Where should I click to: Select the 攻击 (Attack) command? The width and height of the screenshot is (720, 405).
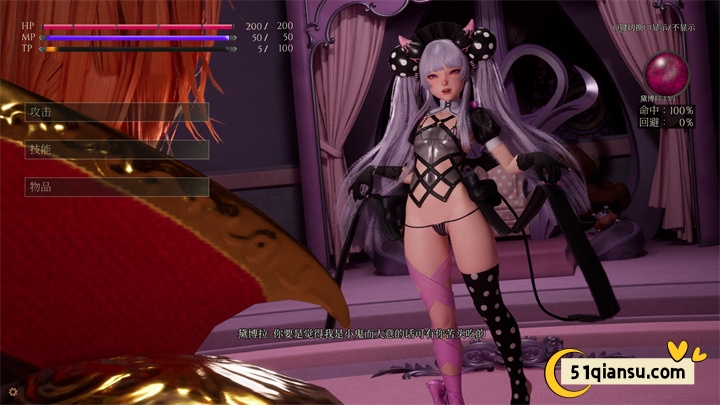tap(116, 112)
